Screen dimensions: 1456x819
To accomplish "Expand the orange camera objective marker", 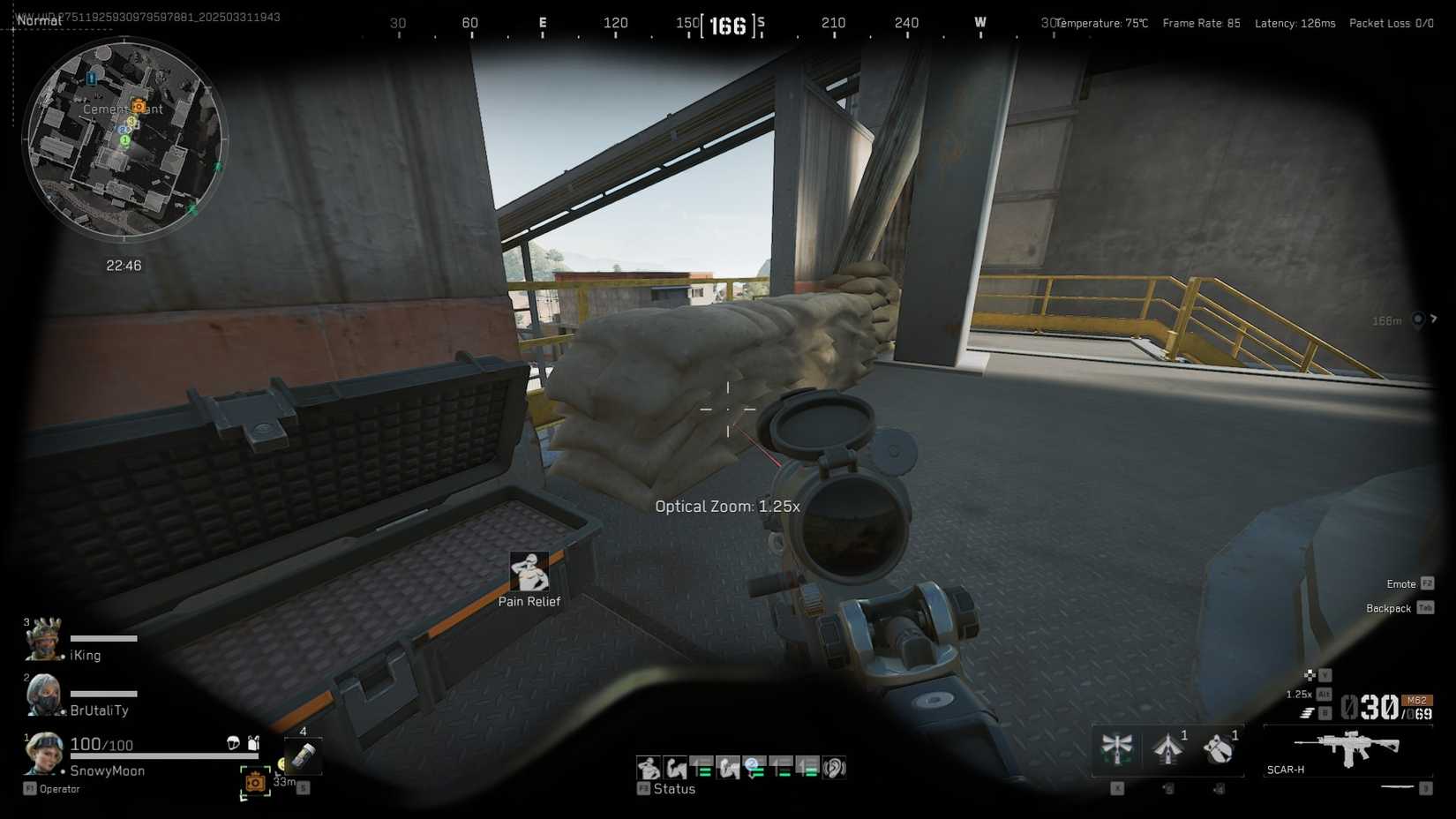I will [254, 782].
